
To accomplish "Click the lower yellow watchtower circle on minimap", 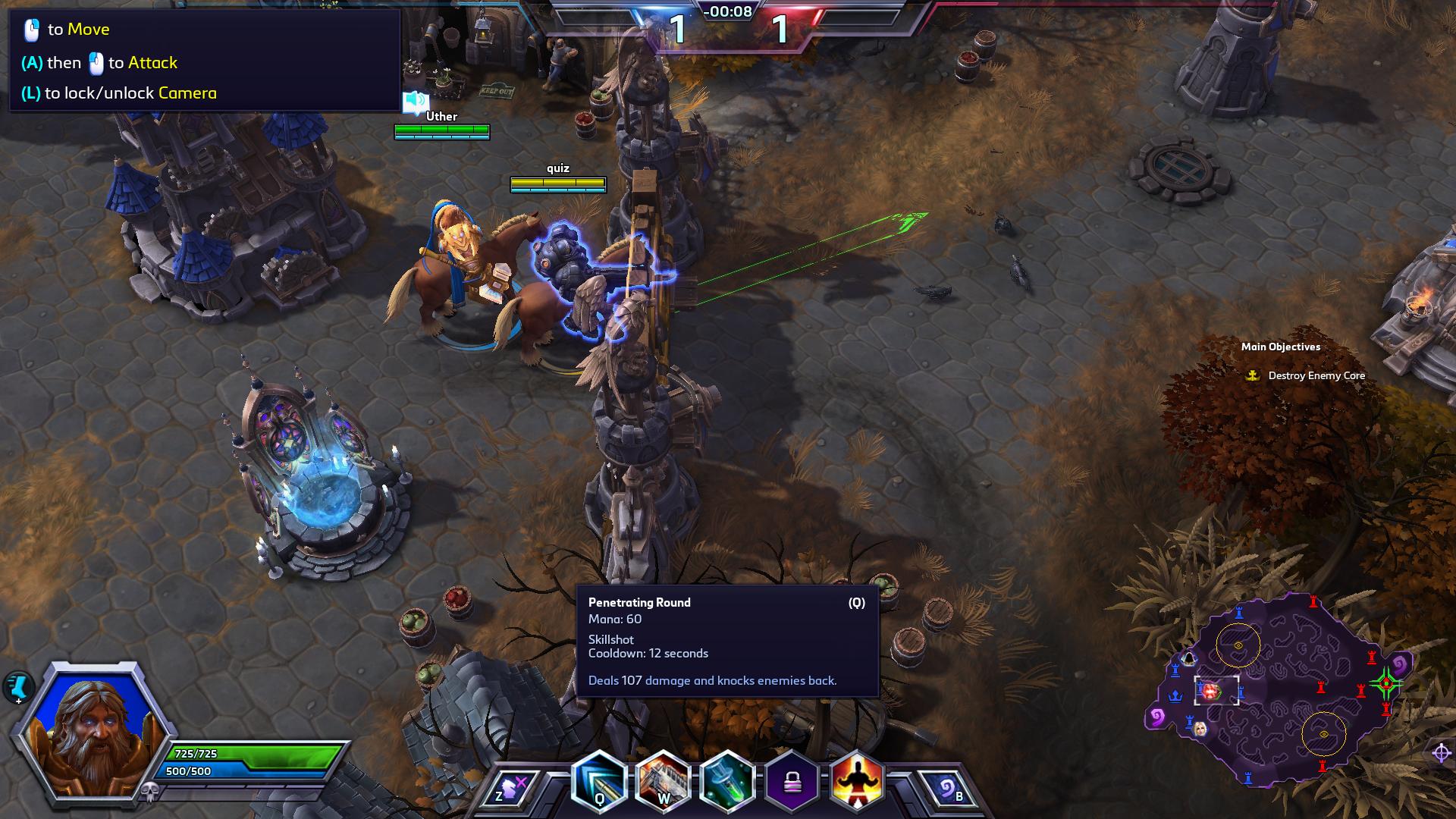I will (x=1323, y=734).
